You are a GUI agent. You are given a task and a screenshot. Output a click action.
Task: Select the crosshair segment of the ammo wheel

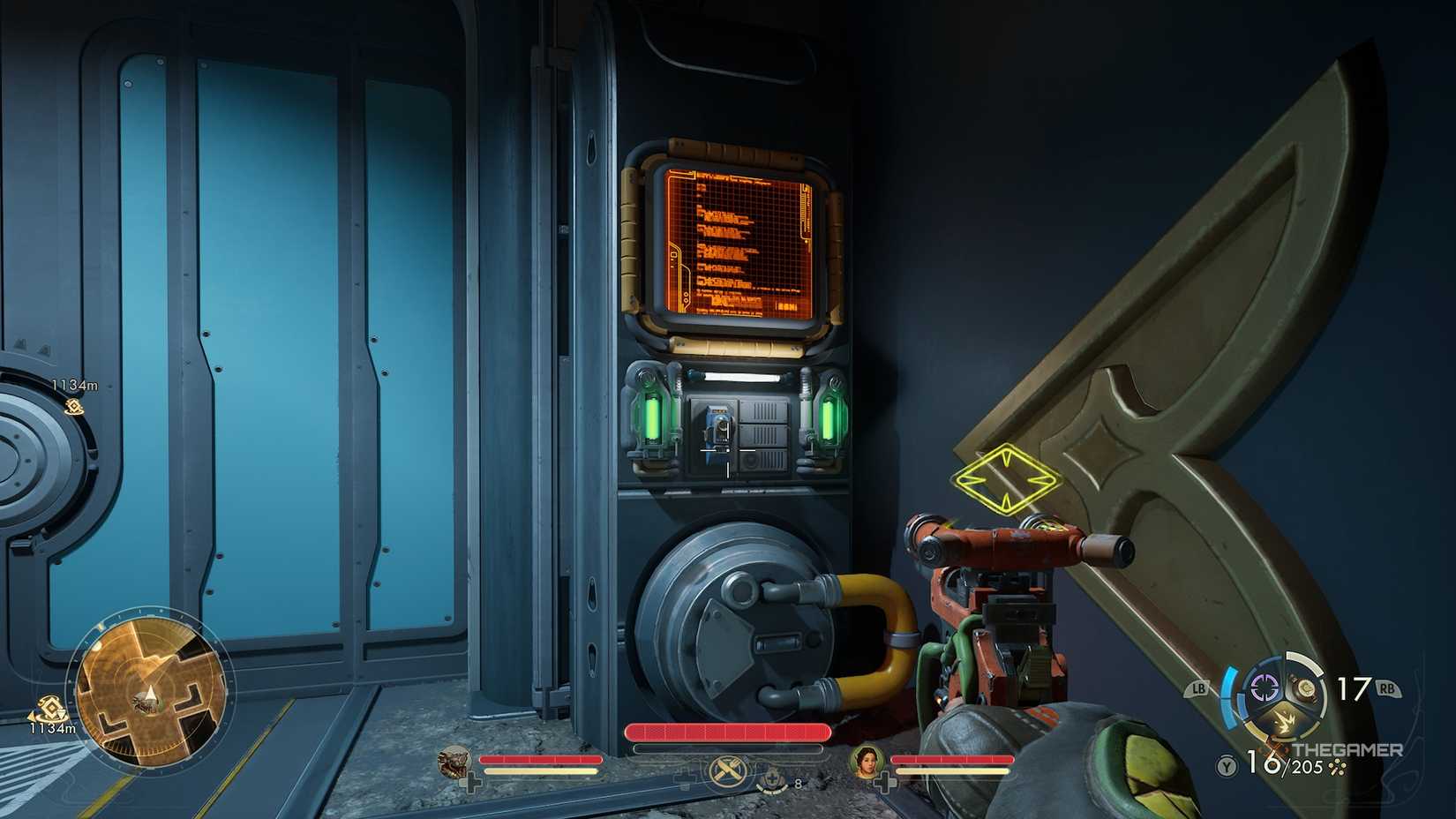(x=1264, y=688)
